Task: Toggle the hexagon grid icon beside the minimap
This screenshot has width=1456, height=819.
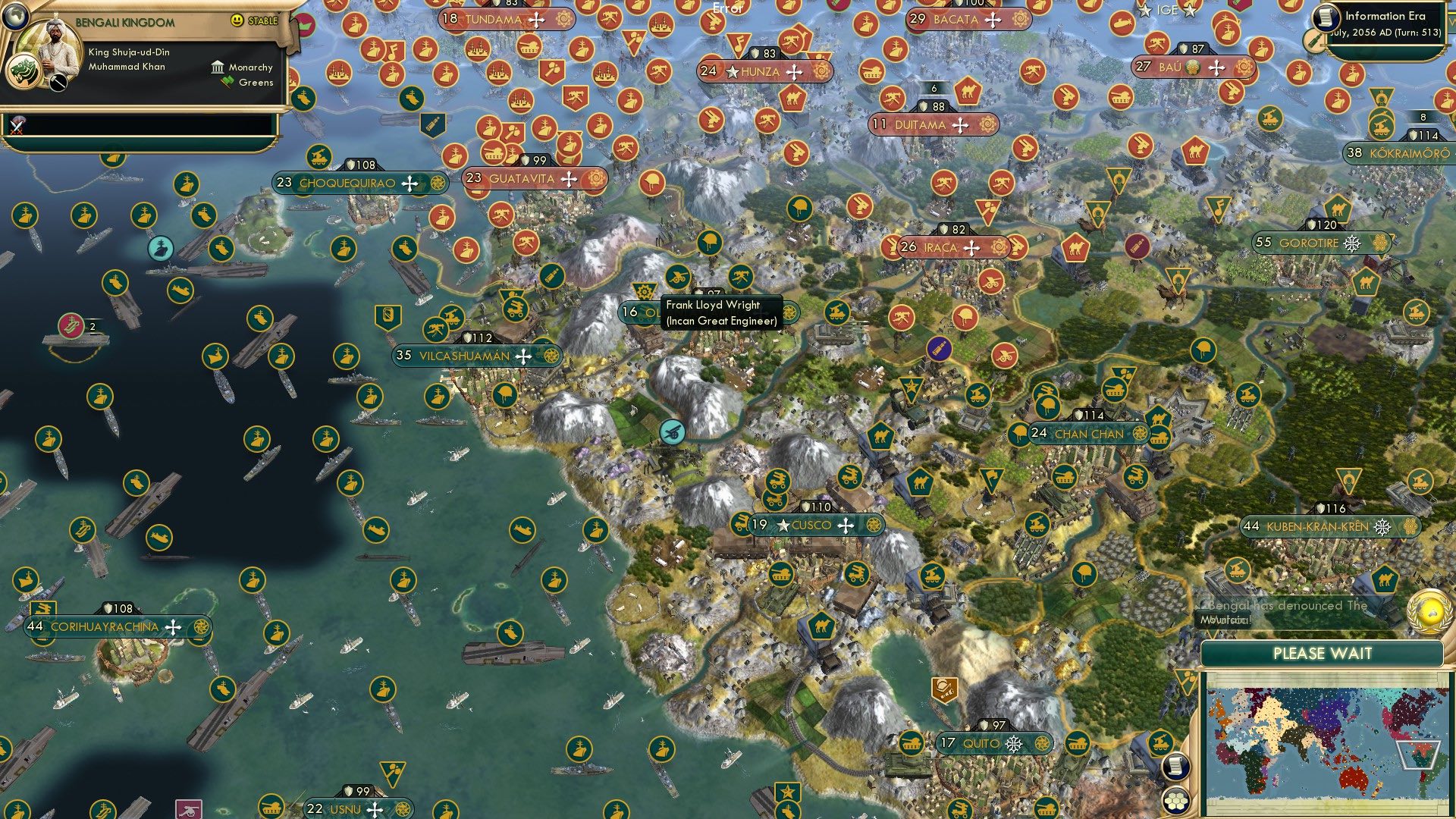Action: point(1175,802)
